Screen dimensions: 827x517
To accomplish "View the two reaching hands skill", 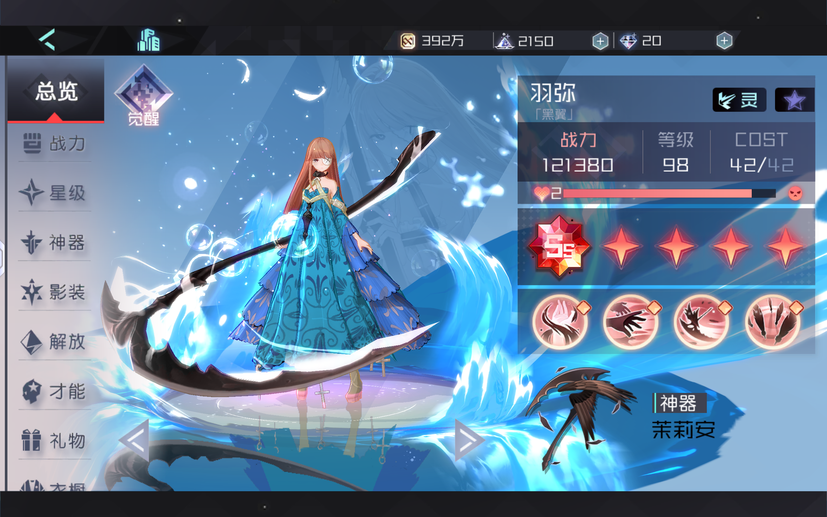I will [631, 322].
